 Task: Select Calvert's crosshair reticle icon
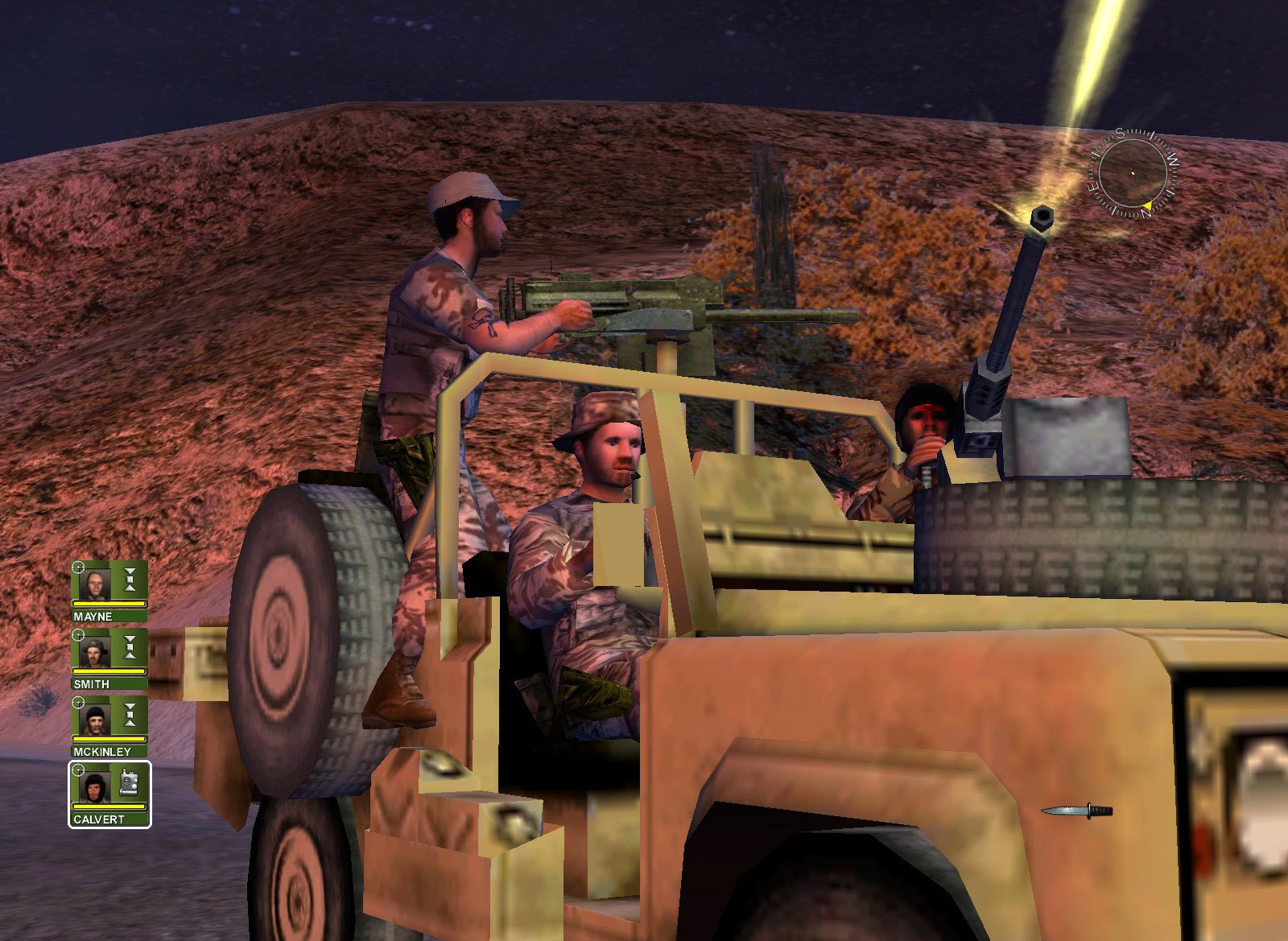click(77, 770)
